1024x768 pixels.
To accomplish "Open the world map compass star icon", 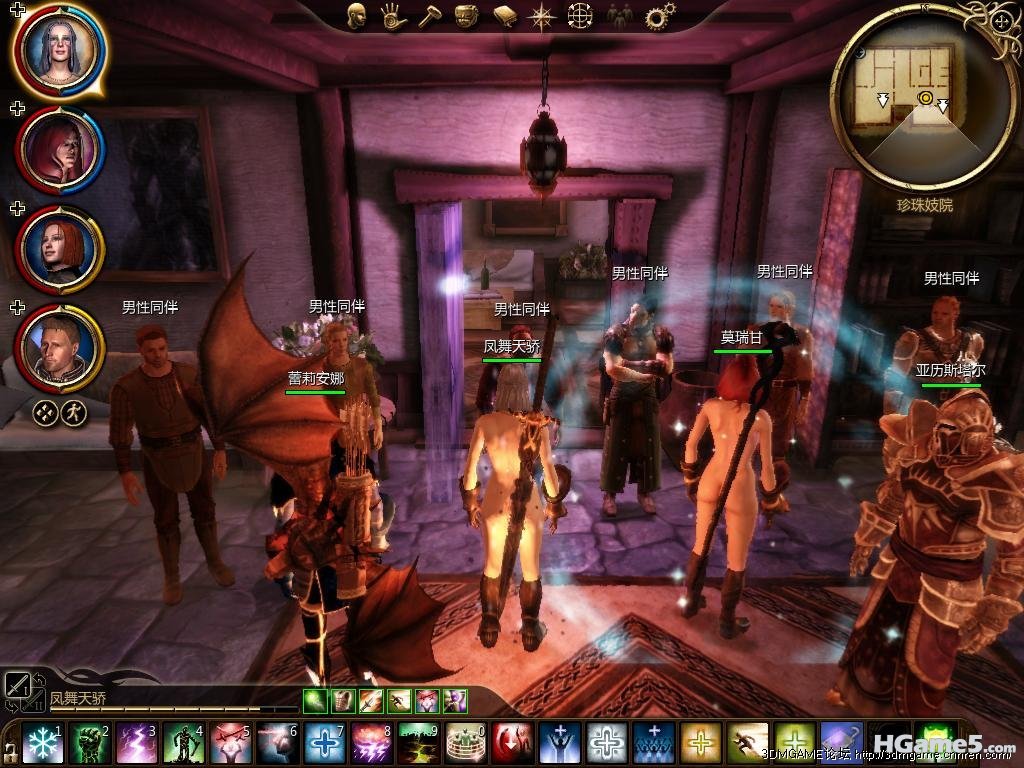I will [x=543, y=16].
